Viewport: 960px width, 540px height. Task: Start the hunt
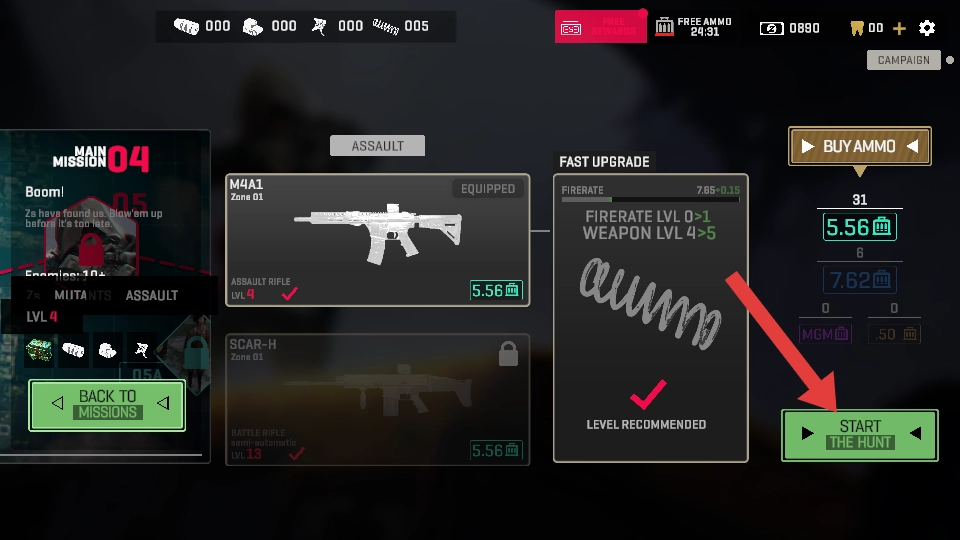860,435
